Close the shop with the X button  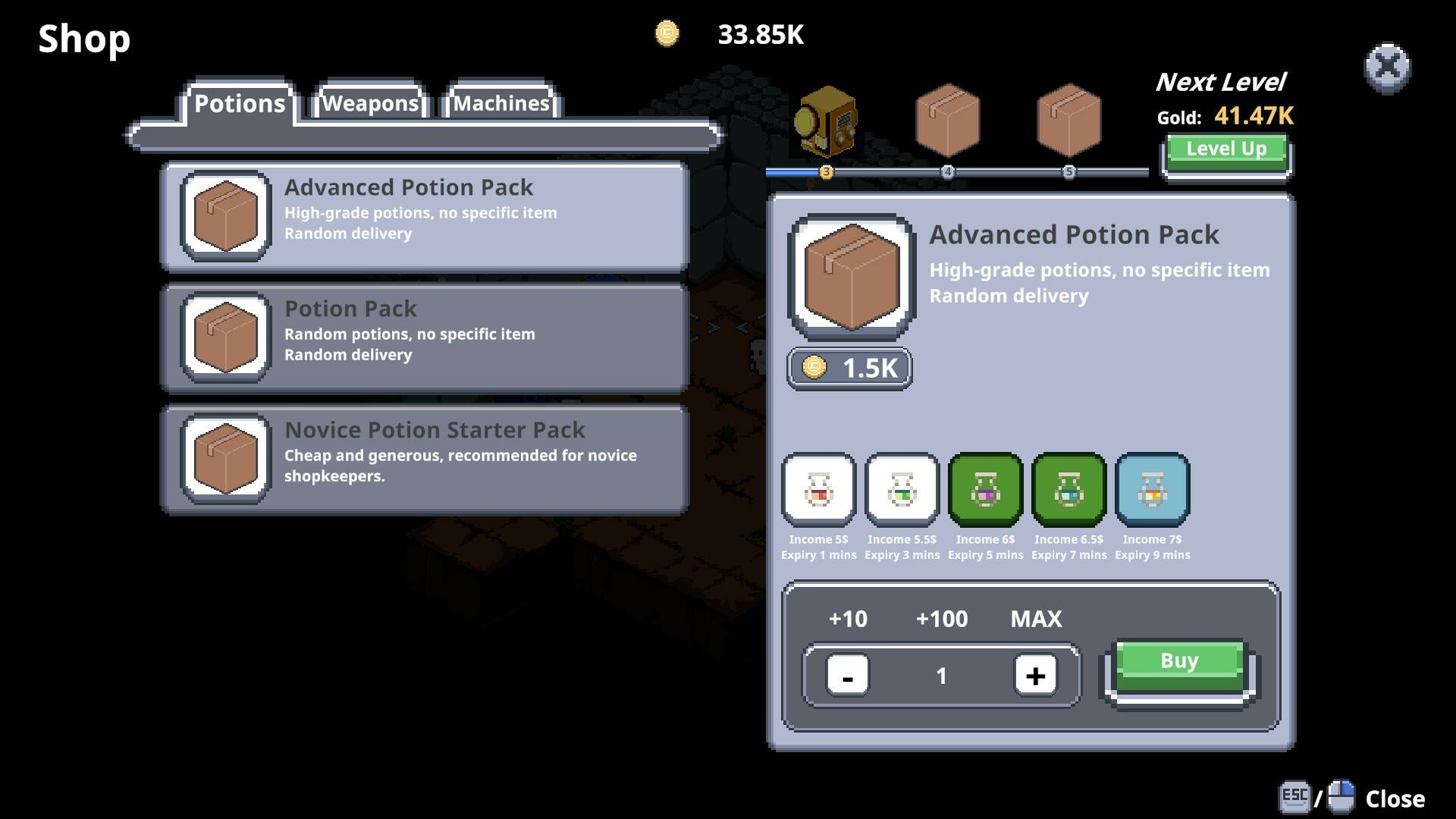pos(1388,68)
